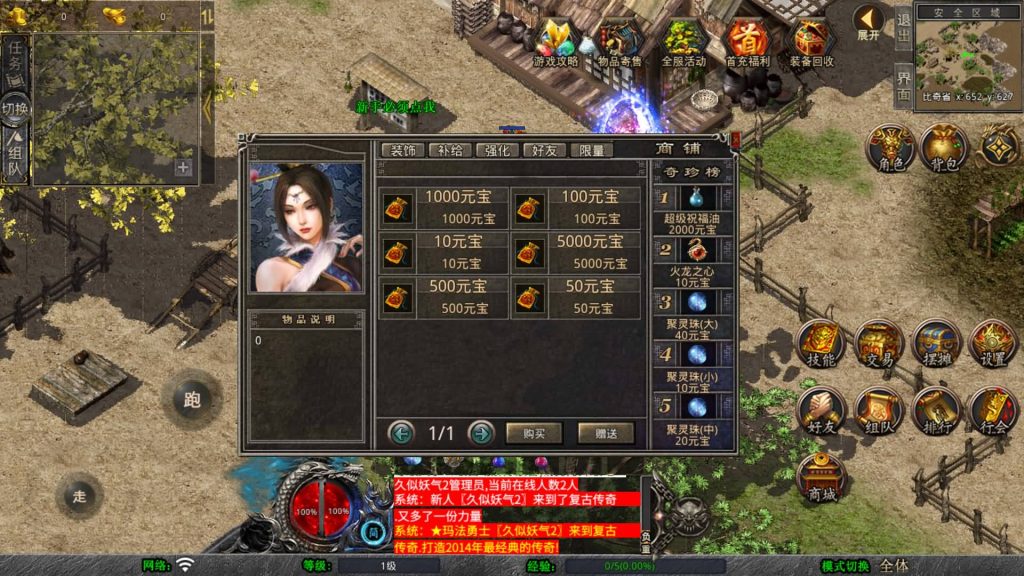This screenshot has height=576, width=1024.
Task: Choose 火龙之心 in the ranking list
Action: tap(695, 262)
